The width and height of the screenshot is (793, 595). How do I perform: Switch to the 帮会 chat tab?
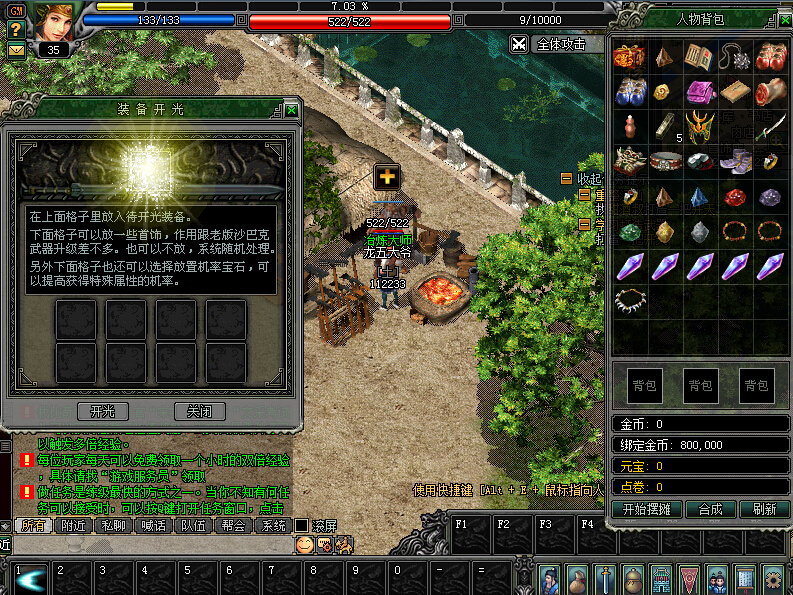(x=233, y=526)
